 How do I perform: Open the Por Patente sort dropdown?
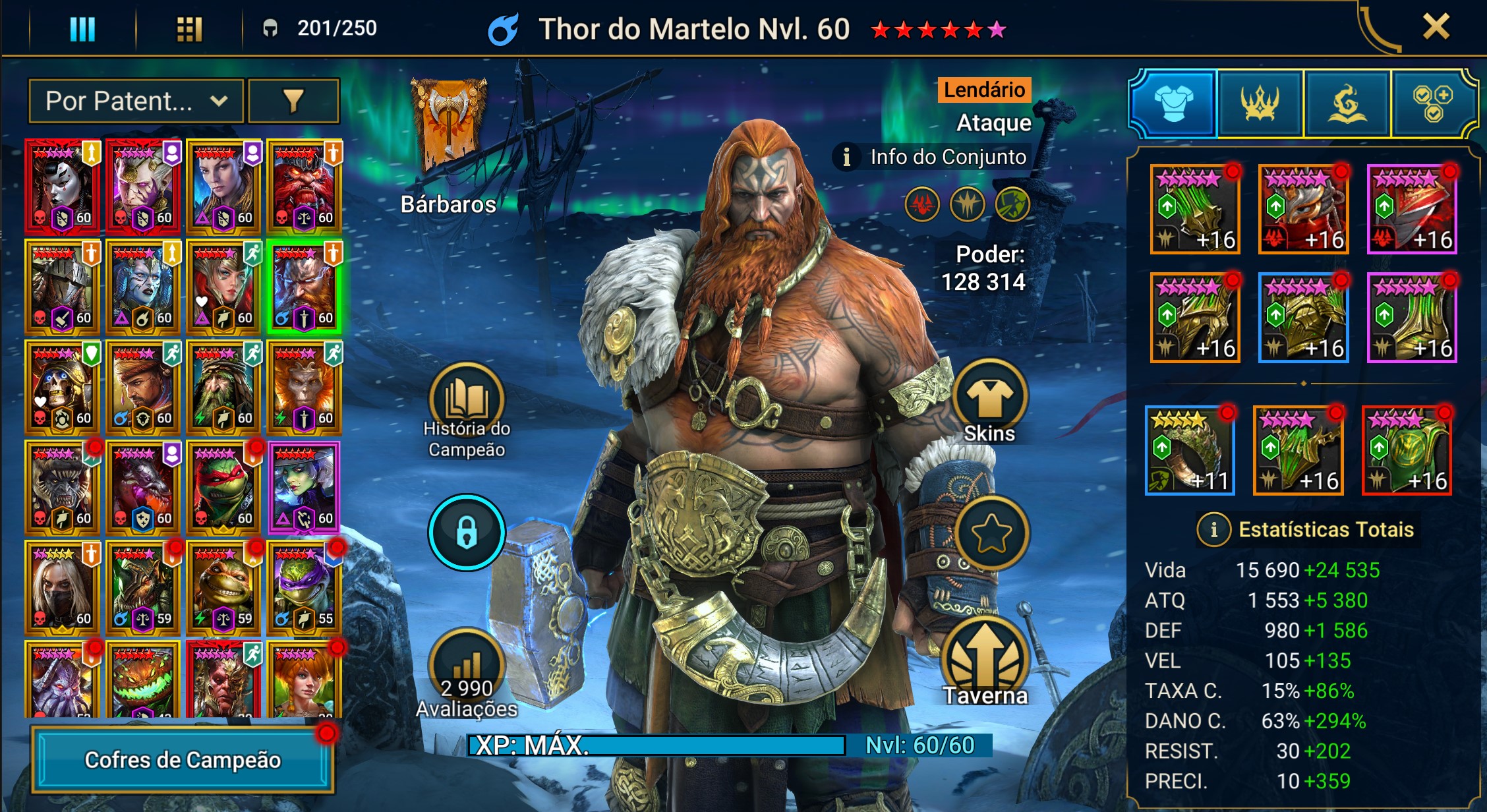[136, 101]
